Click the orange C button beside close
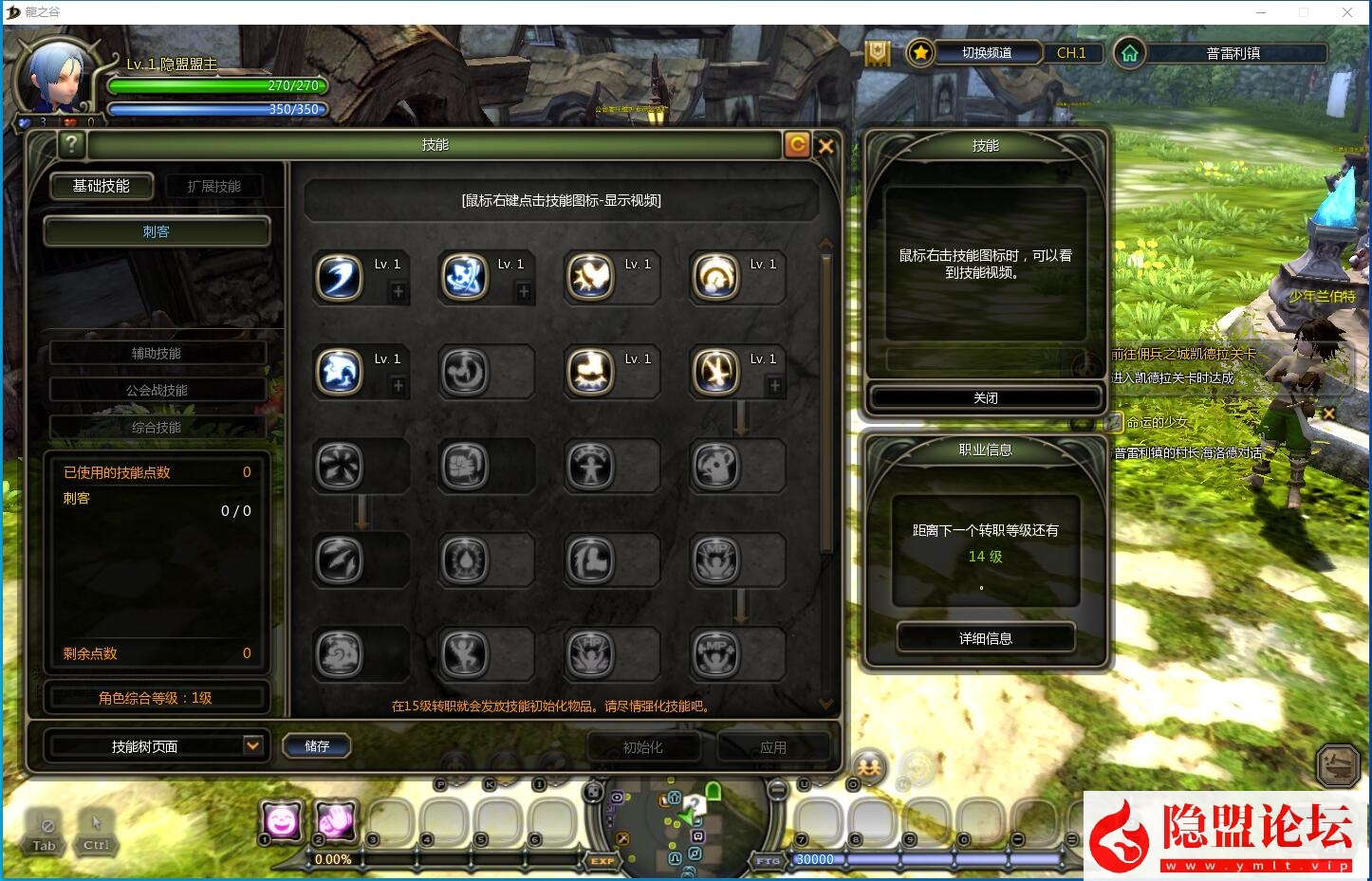This screenshot has width=1372, height=881. tap(797, 144)
